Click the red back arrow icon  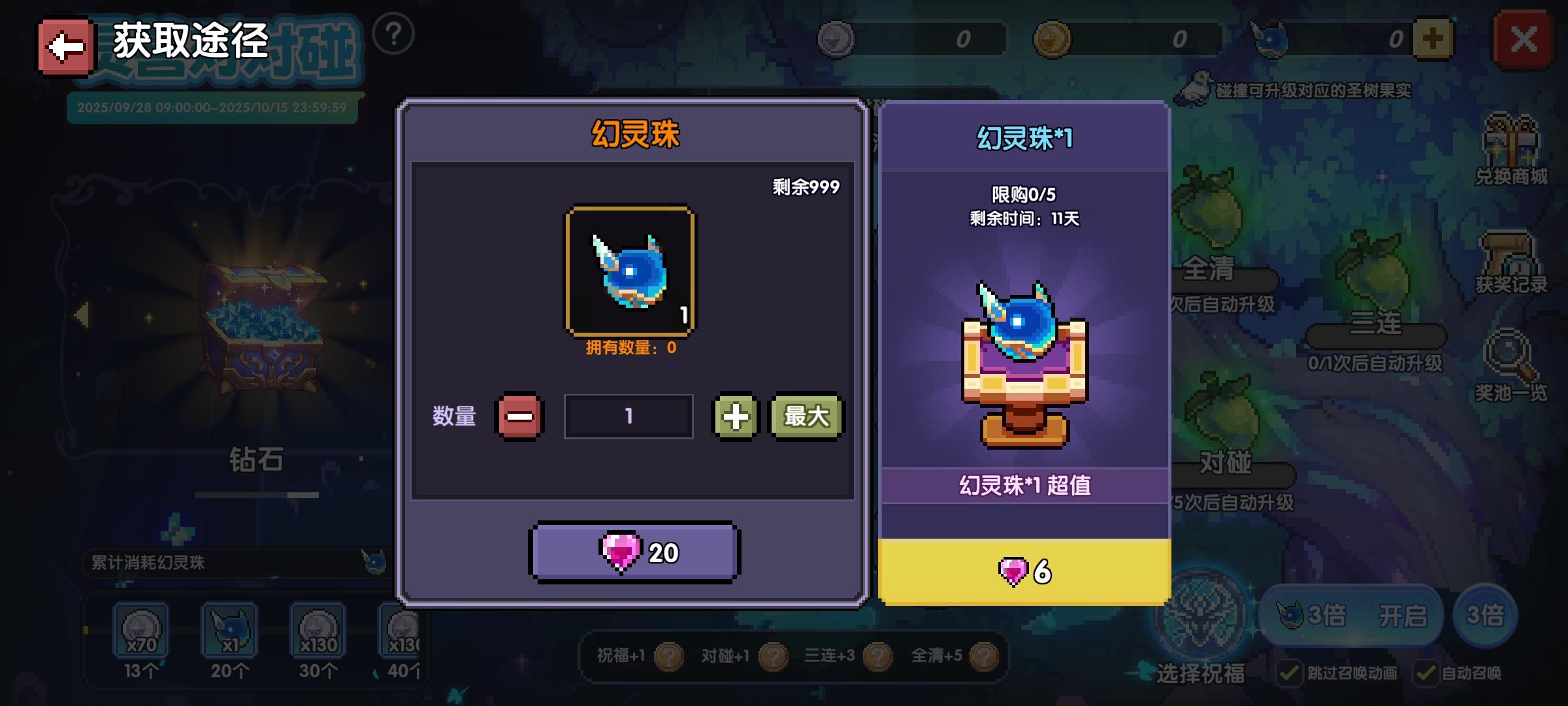coord(65,43)
